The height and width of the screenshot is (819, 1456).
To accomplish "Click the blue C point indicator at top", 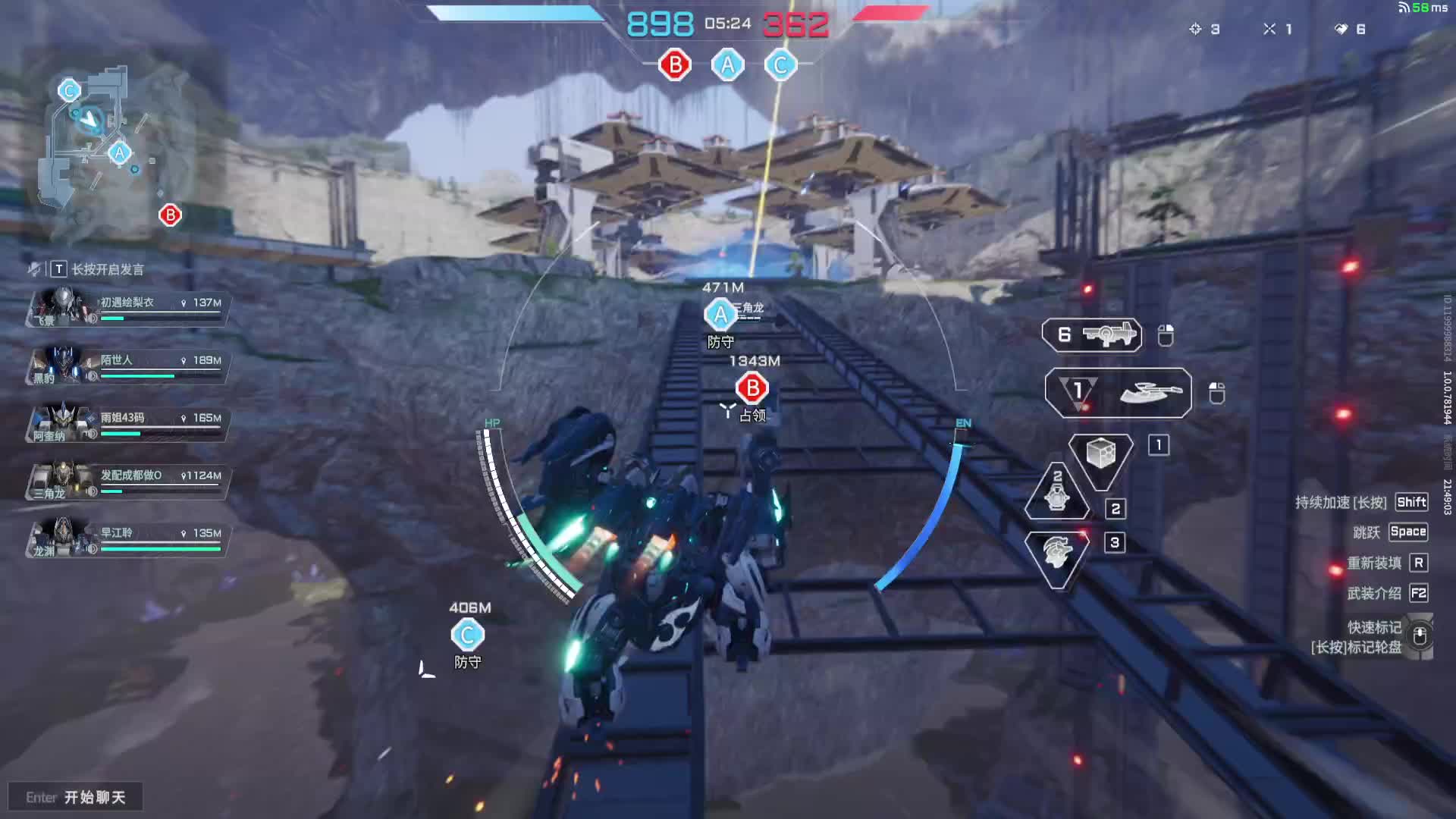I will point(780,65).
